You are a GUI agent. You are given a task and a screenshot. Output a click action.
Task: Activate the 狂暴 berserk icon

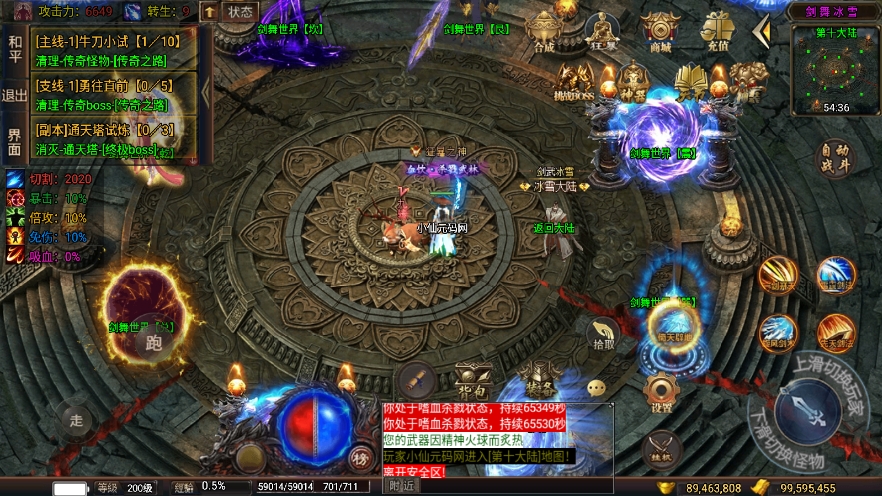601,32
